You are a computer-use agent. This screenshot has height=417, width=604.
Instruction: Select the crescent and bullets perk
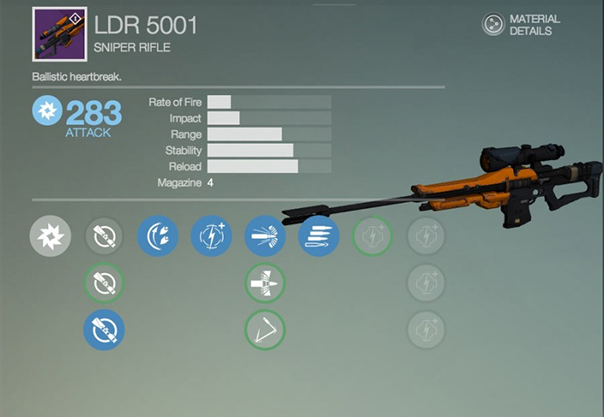(157, 237)
